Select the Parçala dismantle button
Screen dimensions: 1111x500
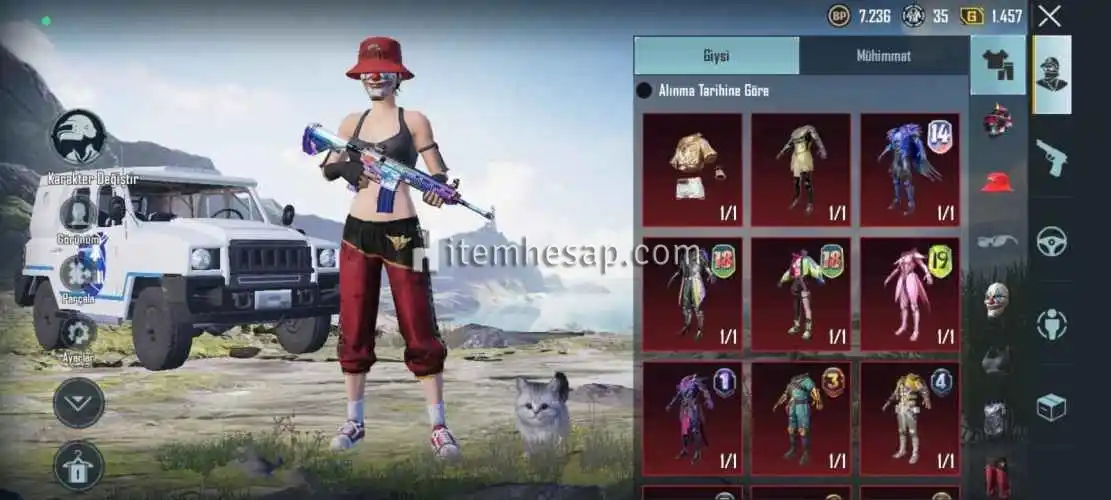[78, 275]
